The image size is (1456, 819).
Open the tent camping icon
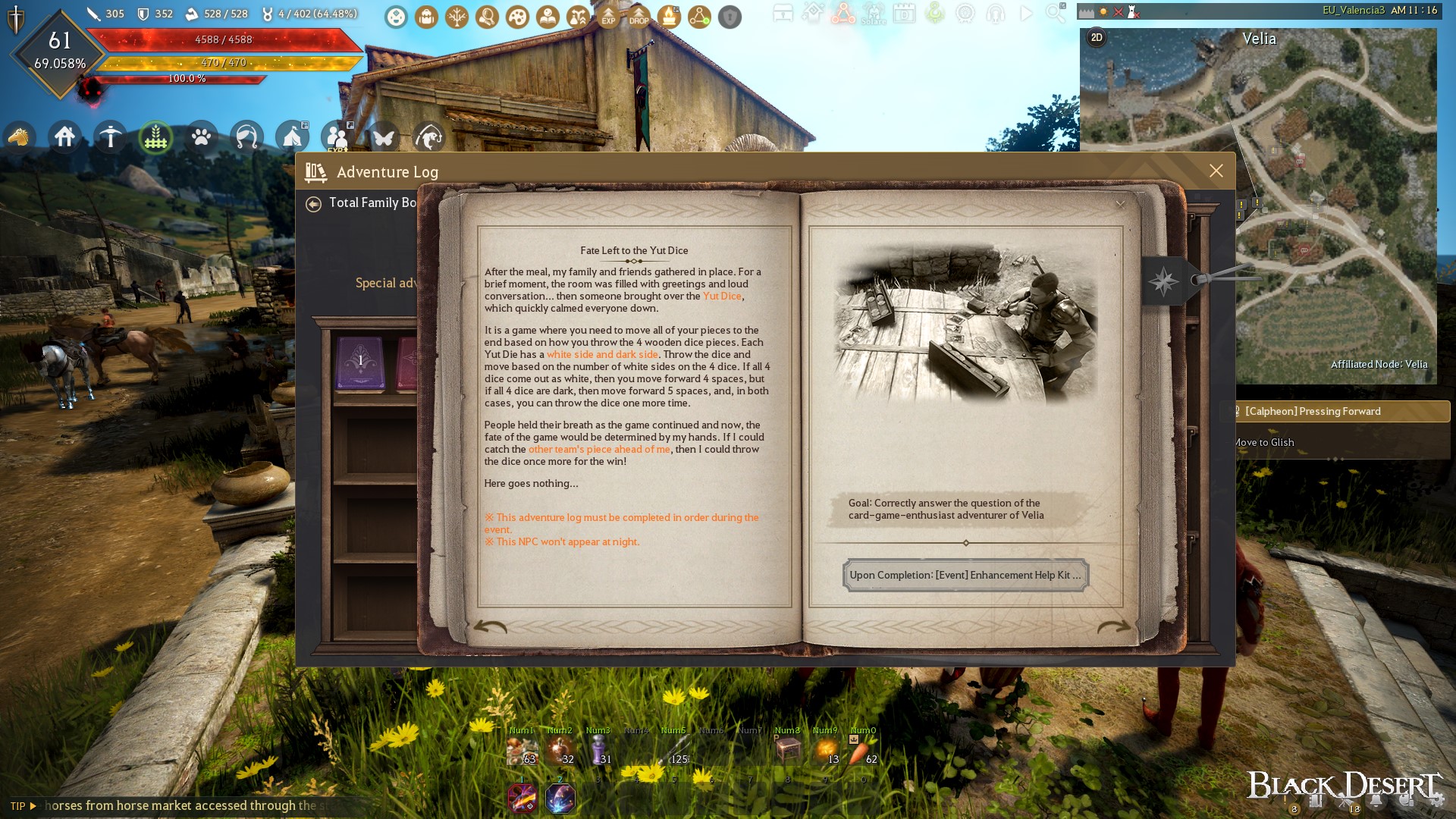click(293, 136)
